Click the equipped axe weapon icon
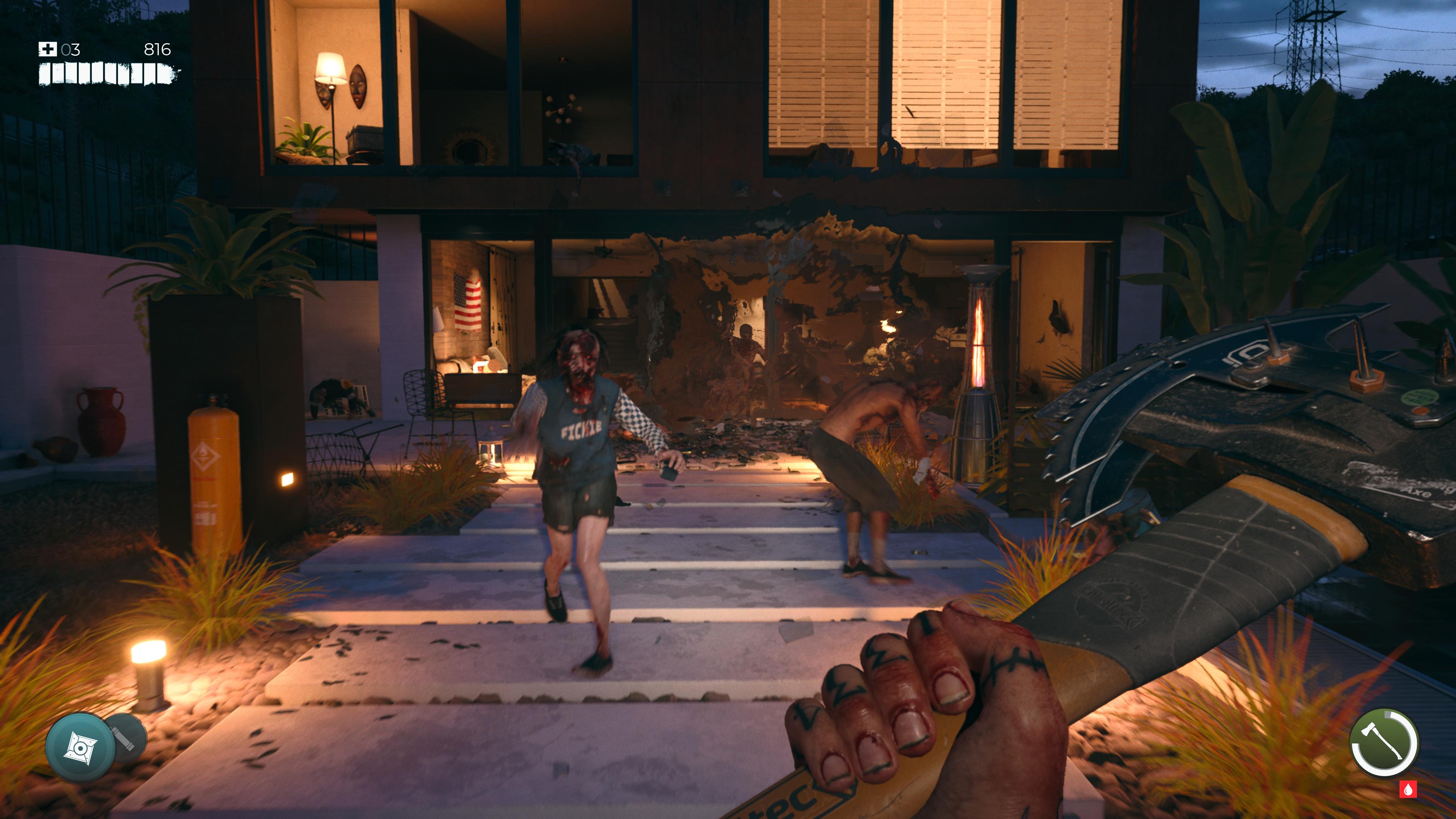This screenshot has height=819, width=1456. click(x=1382, y=743)
